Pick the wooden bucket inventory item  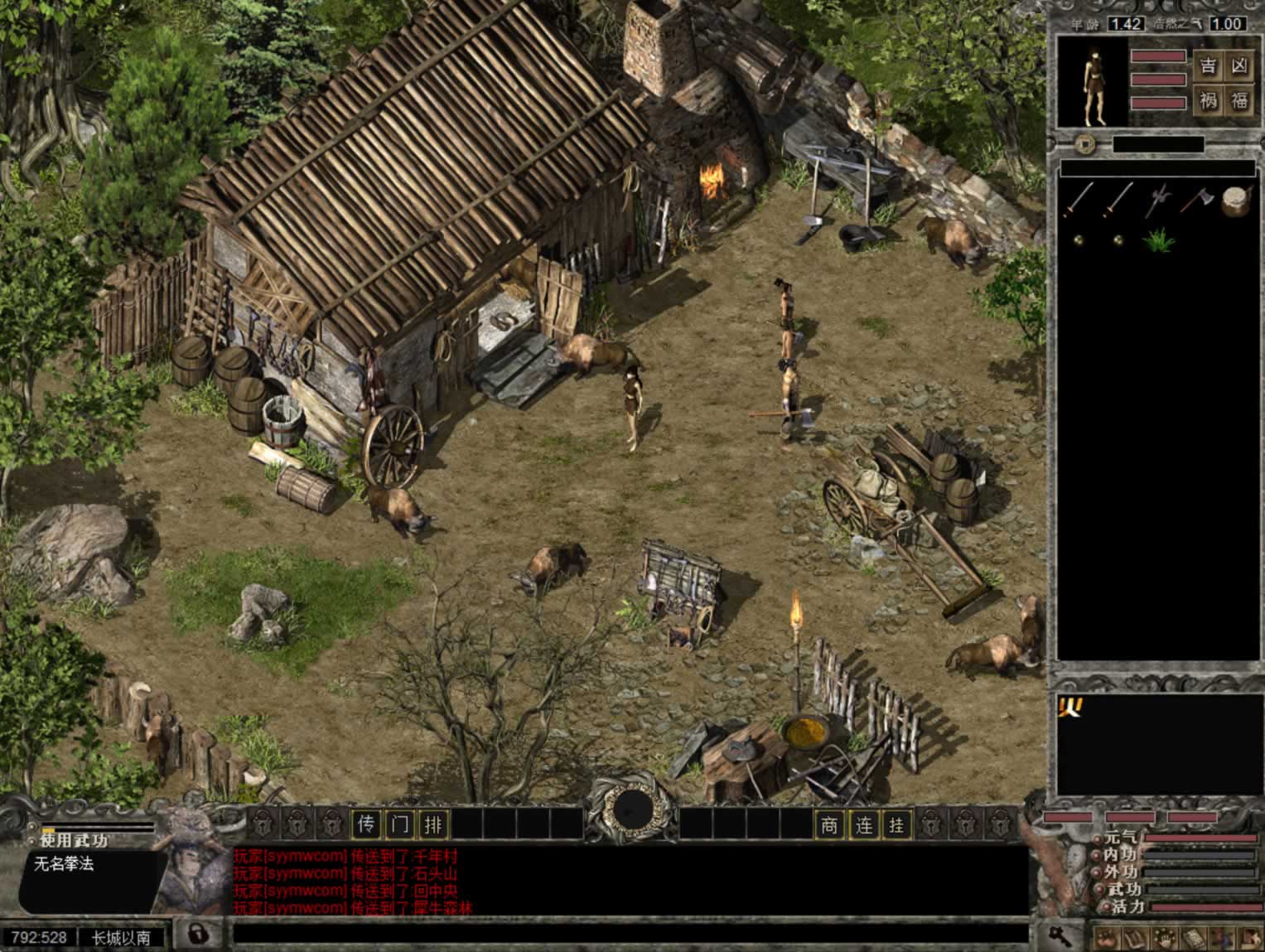(1235, 201)
